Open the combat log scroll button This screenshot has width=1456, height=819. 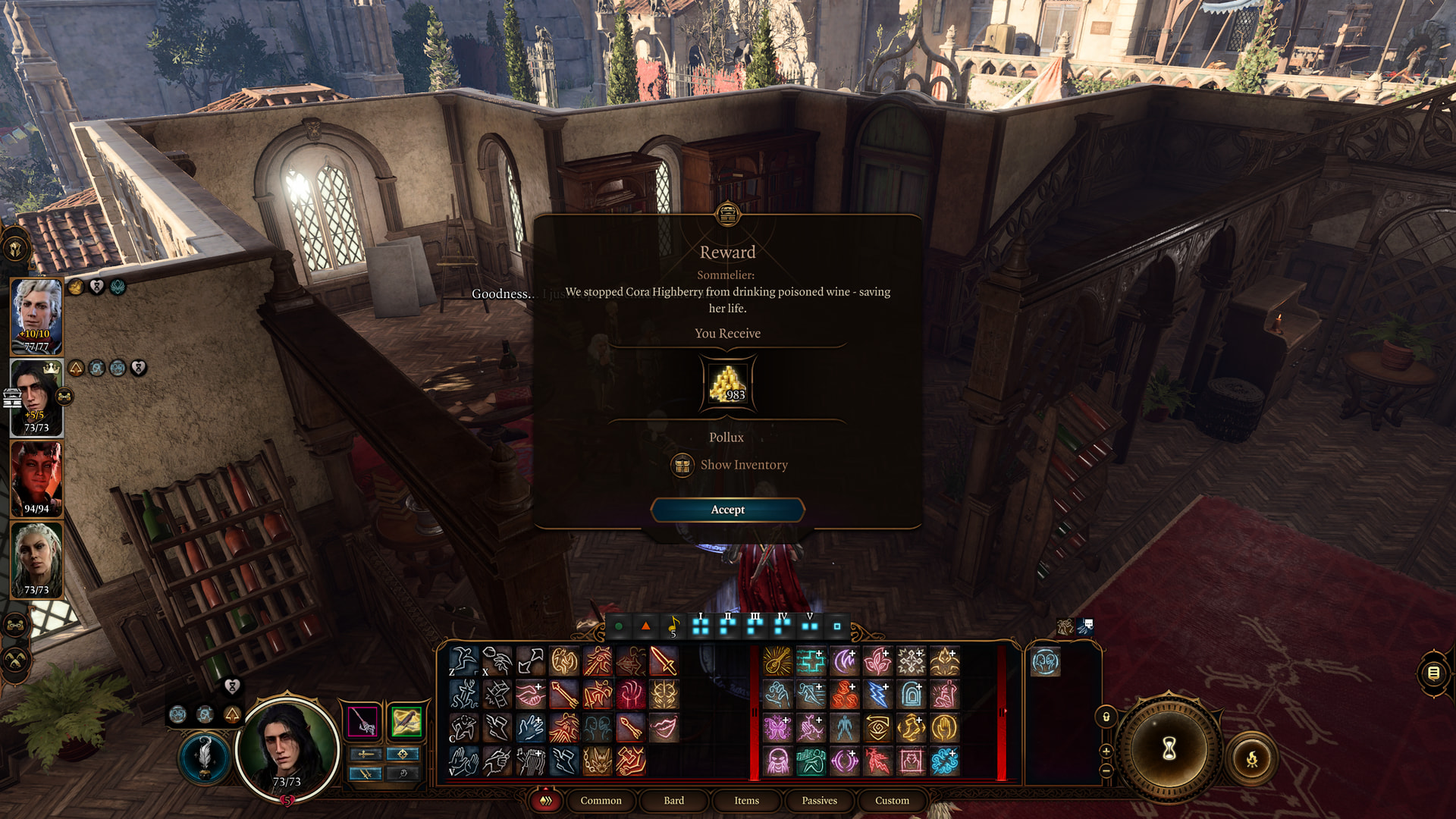pos(1432,673)
